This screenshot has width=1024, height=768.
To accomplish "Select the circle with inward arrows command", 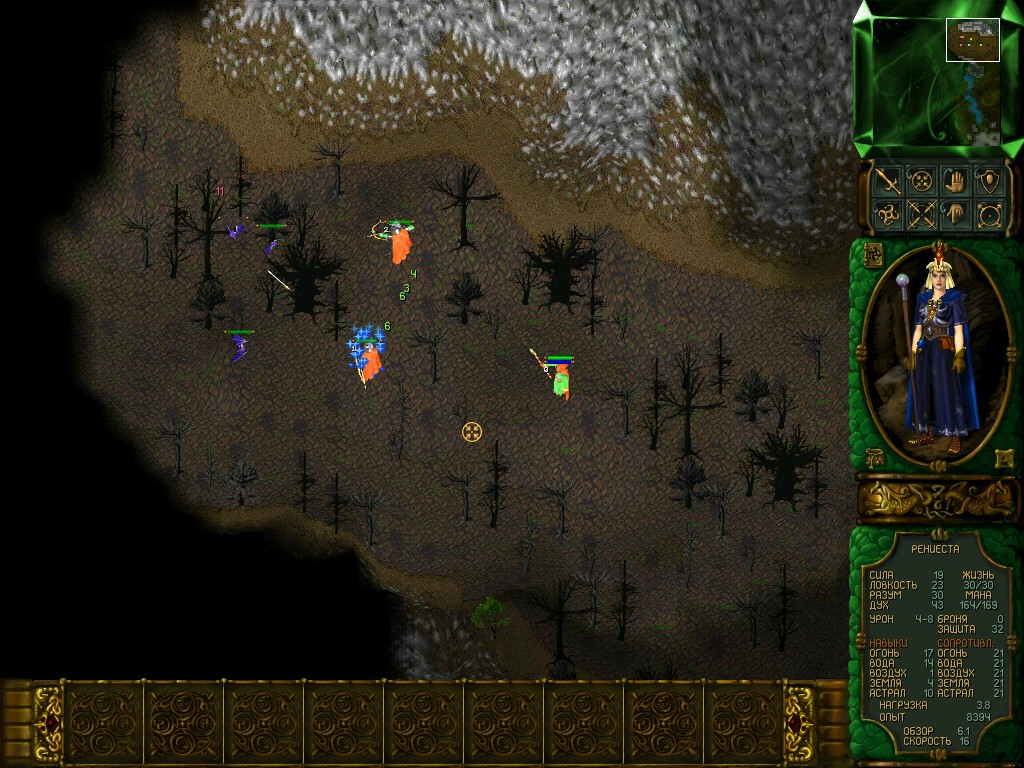I will coord(920,181).
